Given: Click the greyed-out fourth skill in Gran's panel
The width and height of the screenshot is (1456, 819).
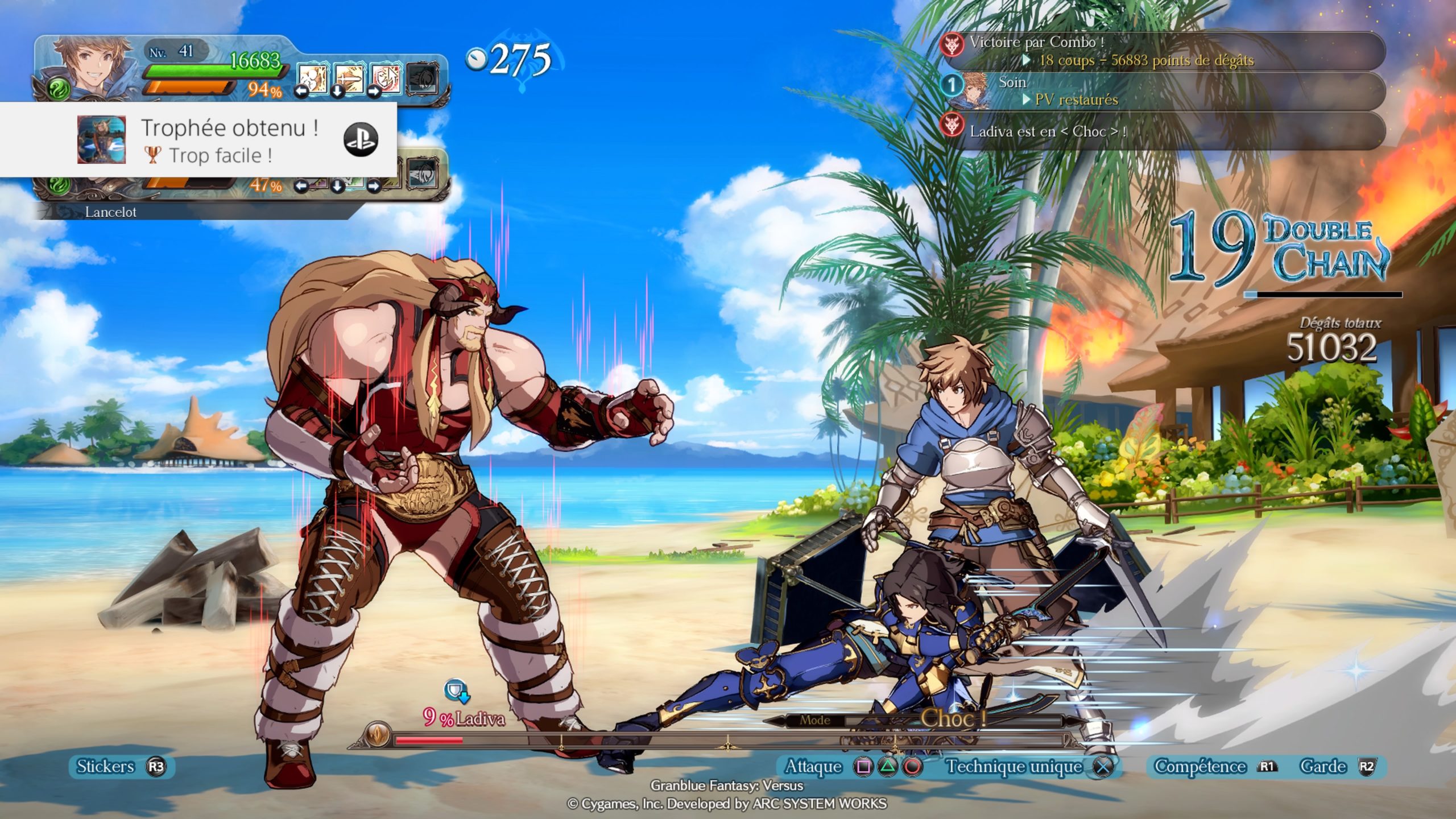Looking at the screenshot, I should pos(423,79).
